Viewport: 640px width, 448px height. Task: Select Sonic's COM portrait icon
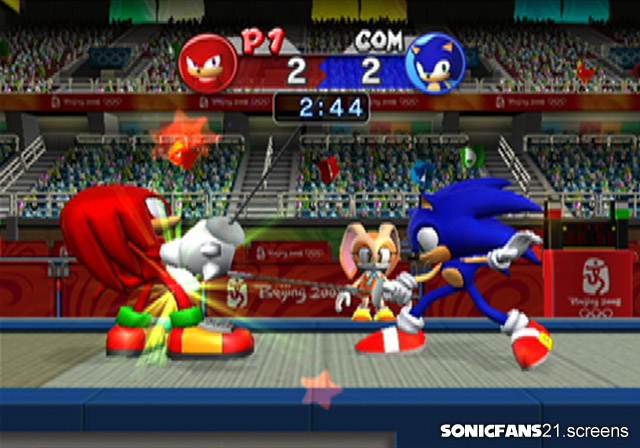coord(435,63)
